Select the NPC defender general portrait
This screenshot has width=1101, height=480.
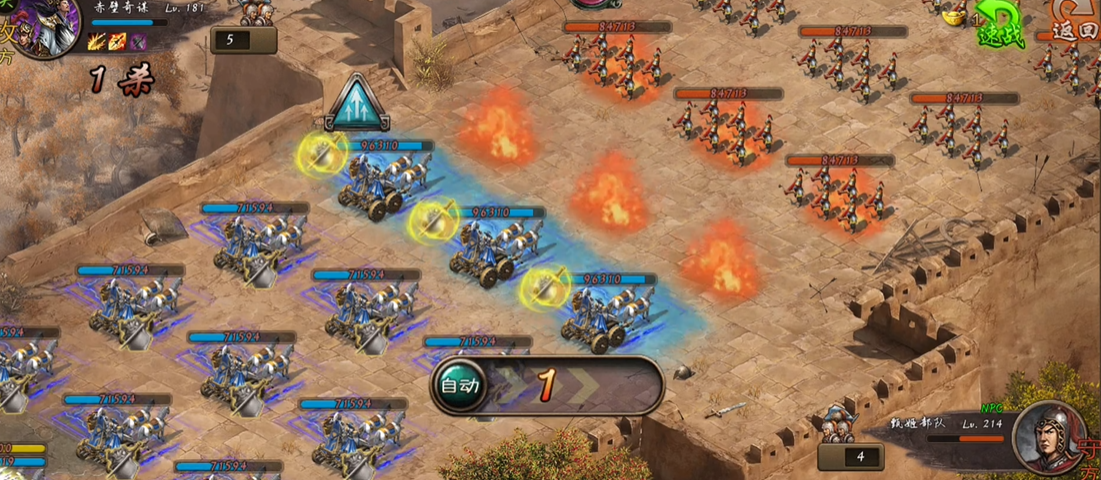pyautogui.click(x=1048, y=436)
